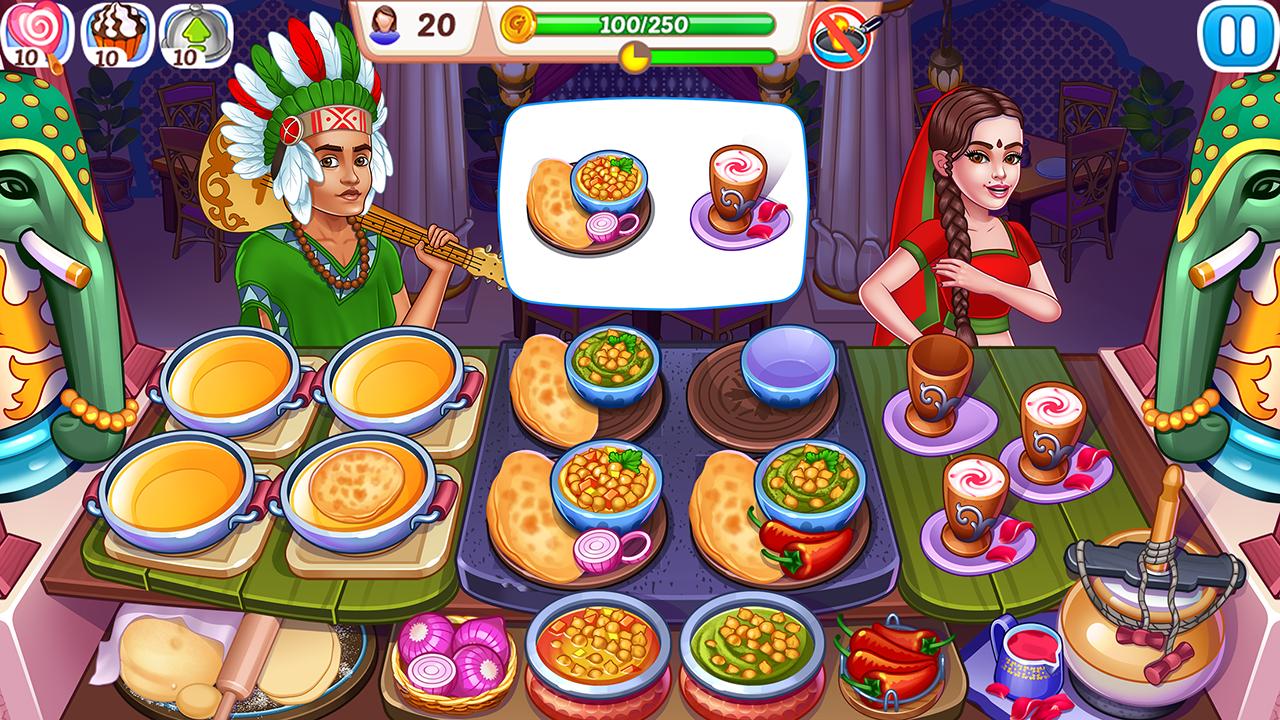
Task: Use the lollipop booster
Action: [x=34, y=34]
